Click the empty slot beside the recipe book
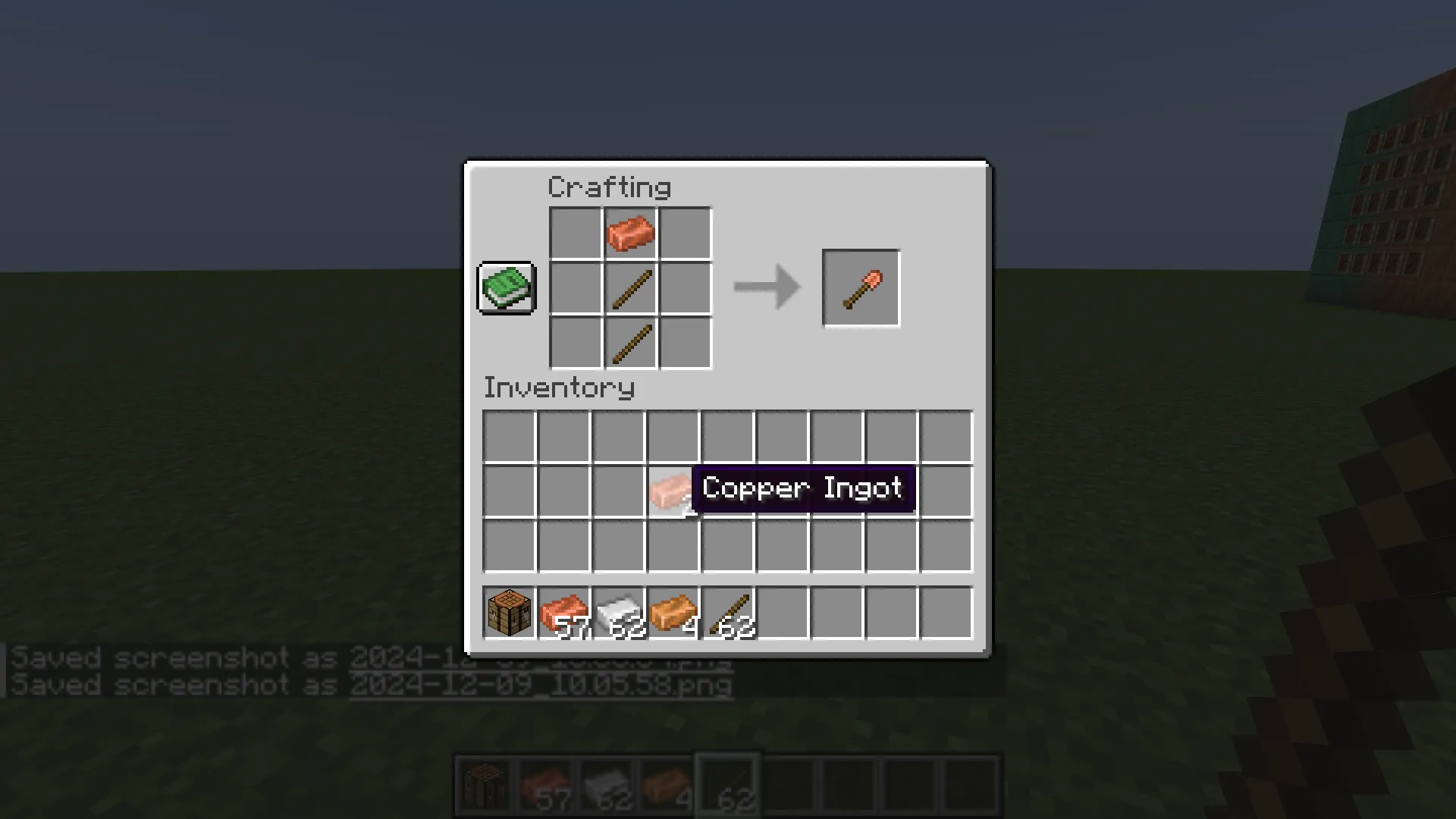 coord(574,288)
